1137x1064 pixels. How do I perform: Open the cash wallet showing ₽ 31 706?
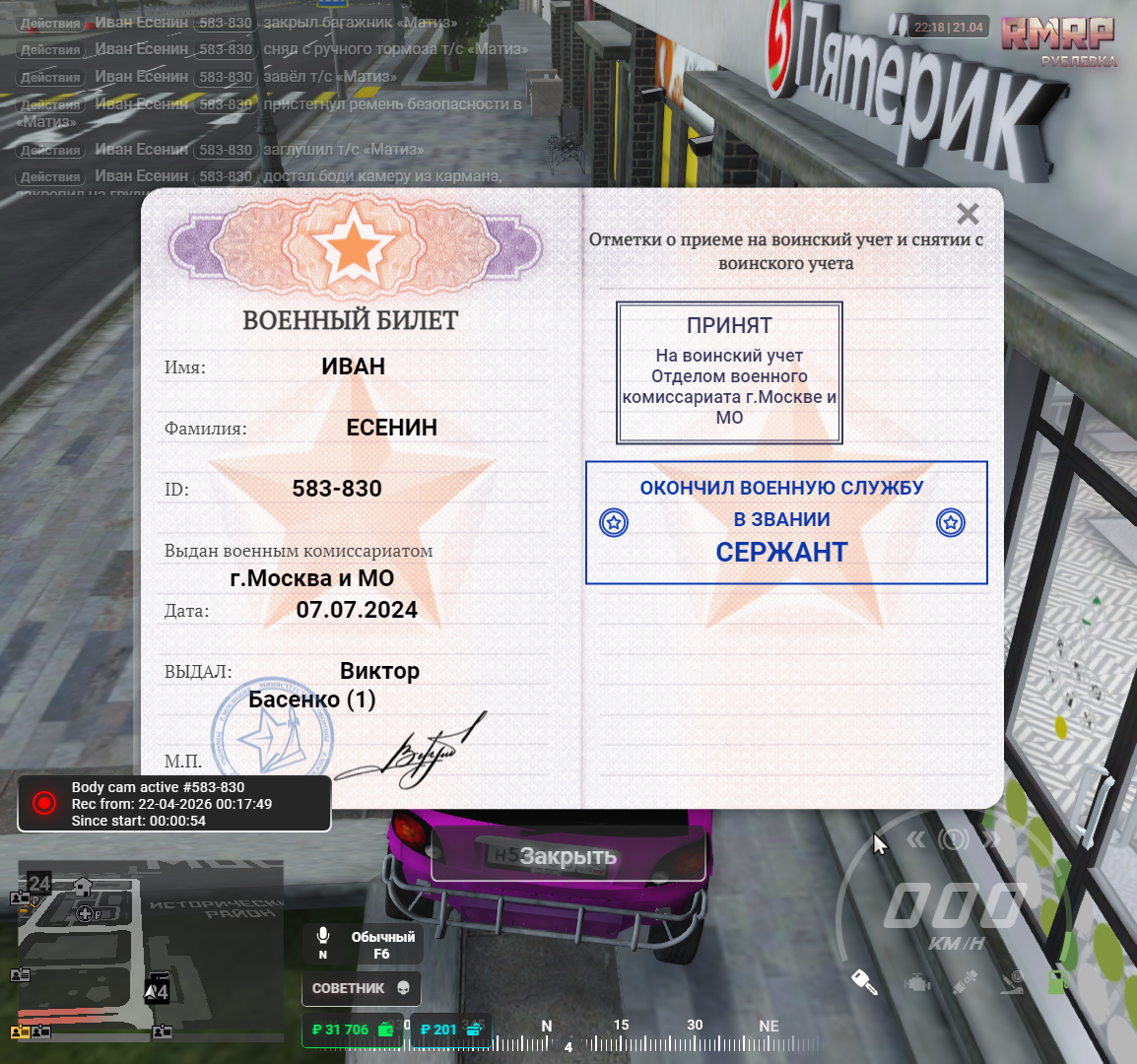click(x=353, y=1030)
